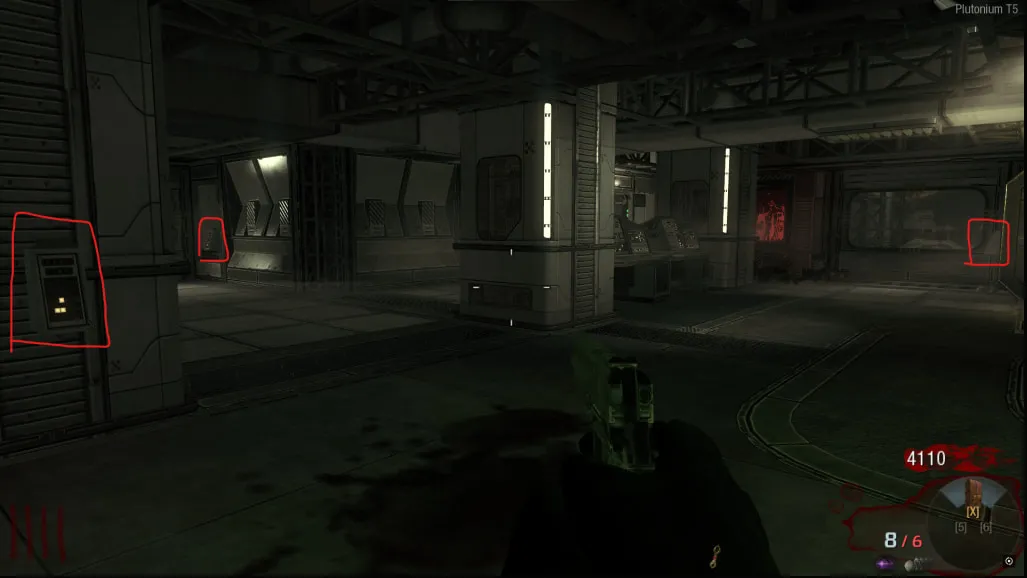The image size is (1027, 578).
Task: Select the equipment item in the weapon wheel
Action: (971, 493)
